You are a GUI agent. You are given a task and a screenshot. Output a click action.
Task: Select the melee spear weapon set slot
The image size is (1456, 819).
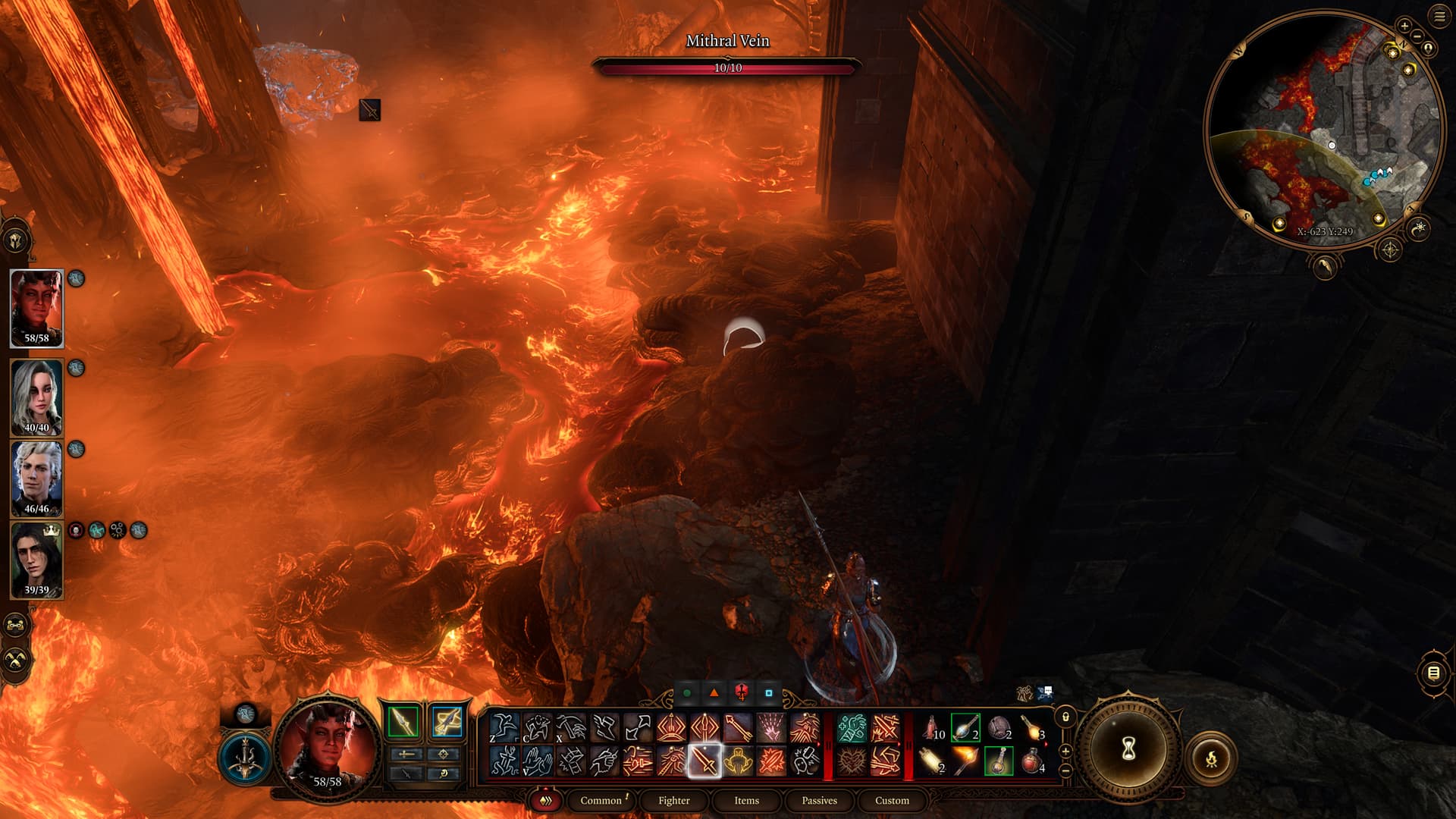(x=403, y=721)
